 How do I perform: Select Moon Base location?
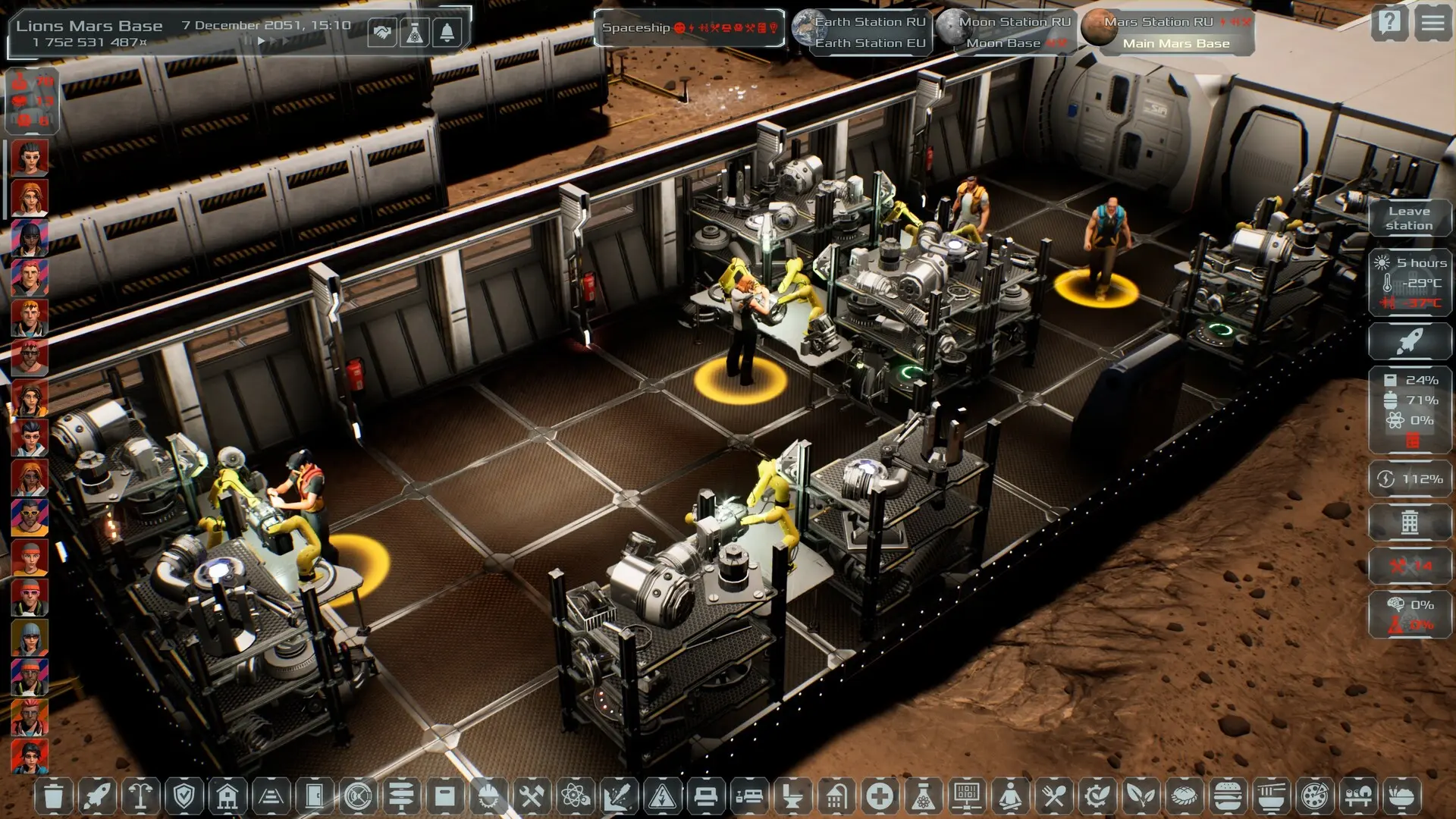(x=1003, y=43)
